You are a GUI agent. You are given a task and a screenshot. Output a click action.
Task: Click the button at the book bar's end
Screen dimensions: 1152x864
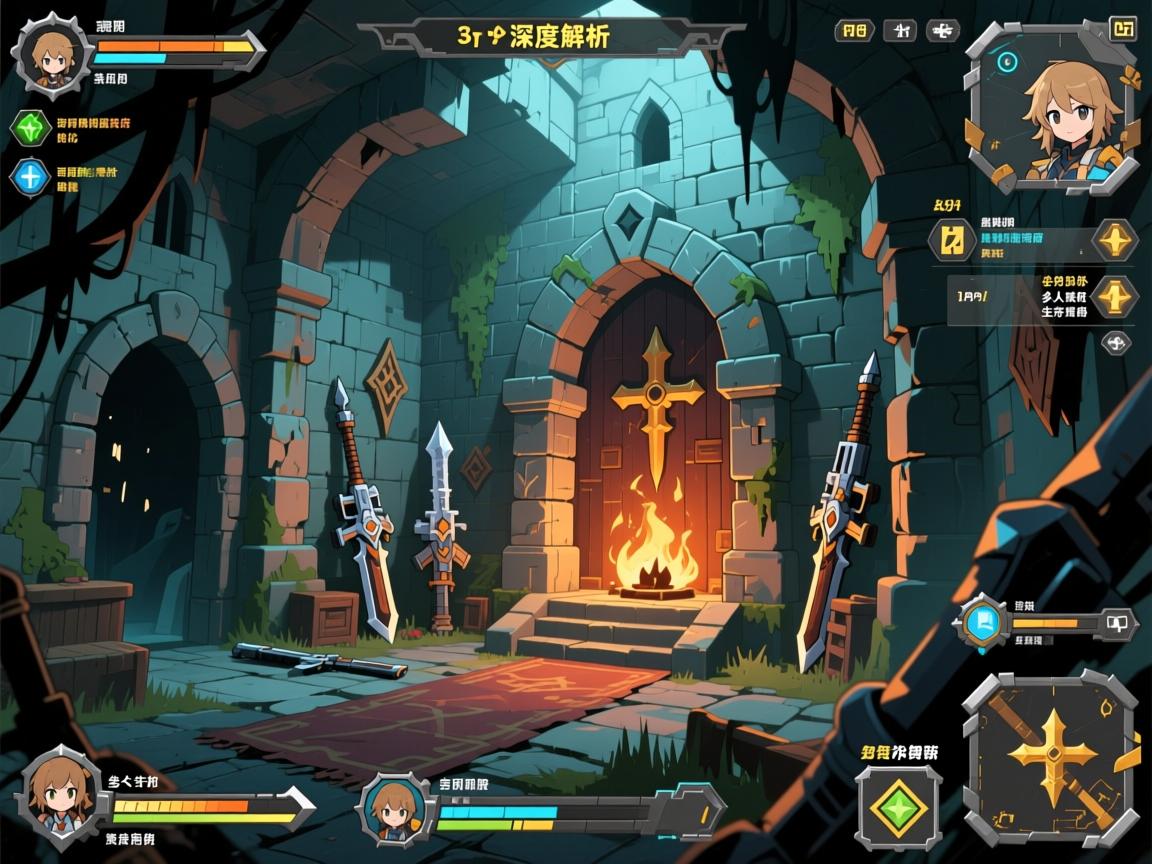click(x=1117, y=623)
